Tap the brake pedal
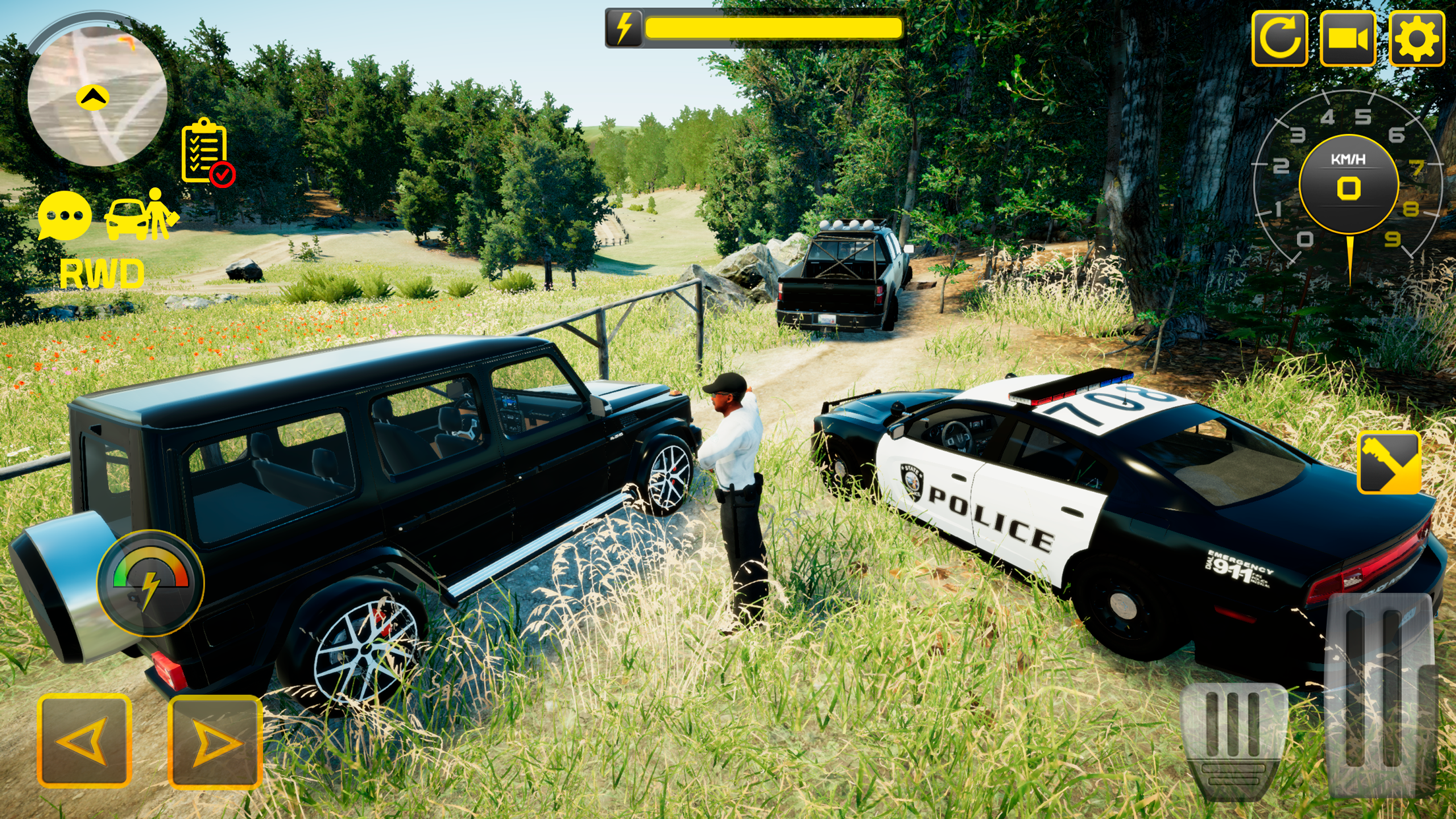This screenshot has width=1456, height=819. pos(1233,740)
